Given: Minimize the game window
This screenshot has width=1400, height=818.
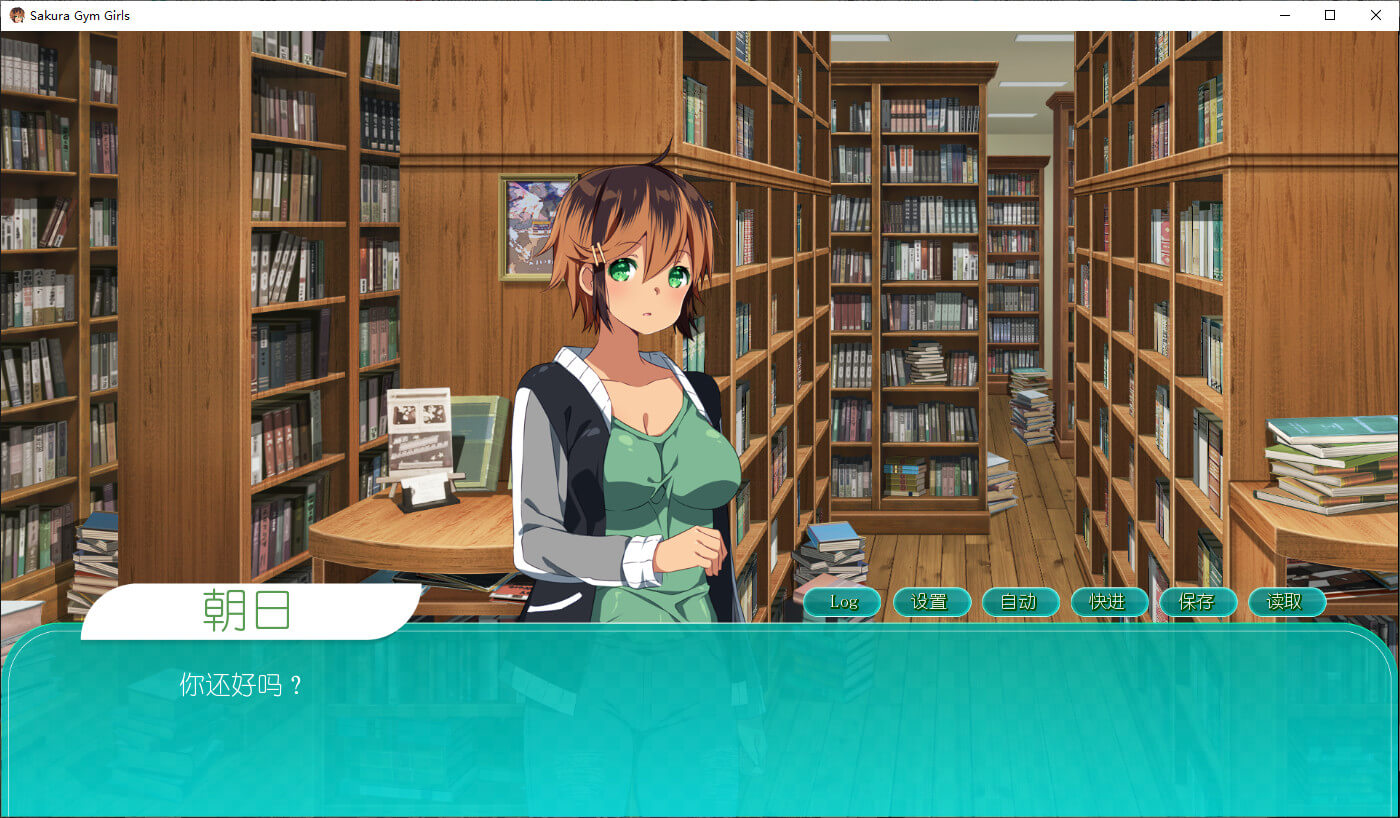Looking at the screenshot, I should [1284, 15].
